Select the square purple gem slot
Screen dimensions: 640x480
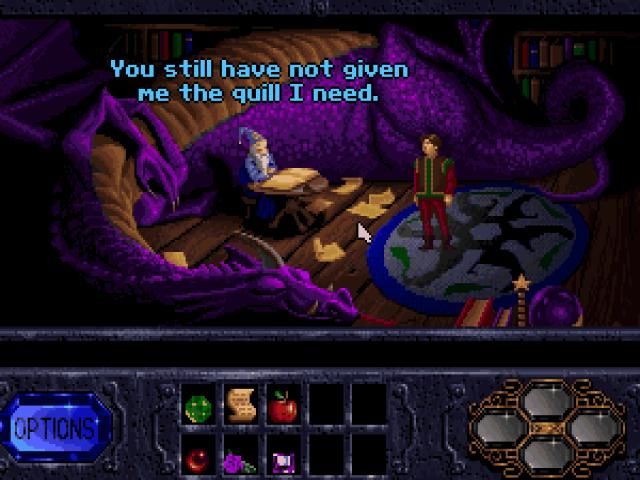282,460
